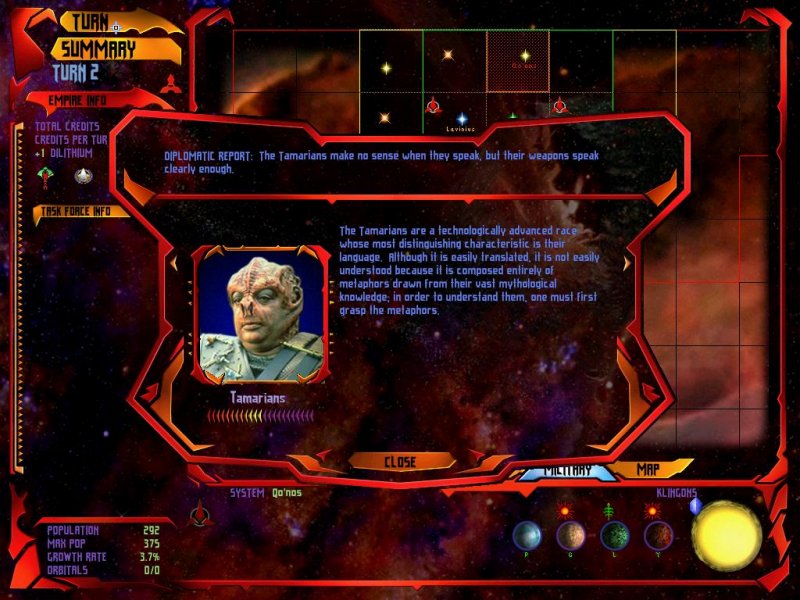Screen dimensions: 800x600
Task: Close the Tamarians diplomatic report
Action: [x=399, y=462]
